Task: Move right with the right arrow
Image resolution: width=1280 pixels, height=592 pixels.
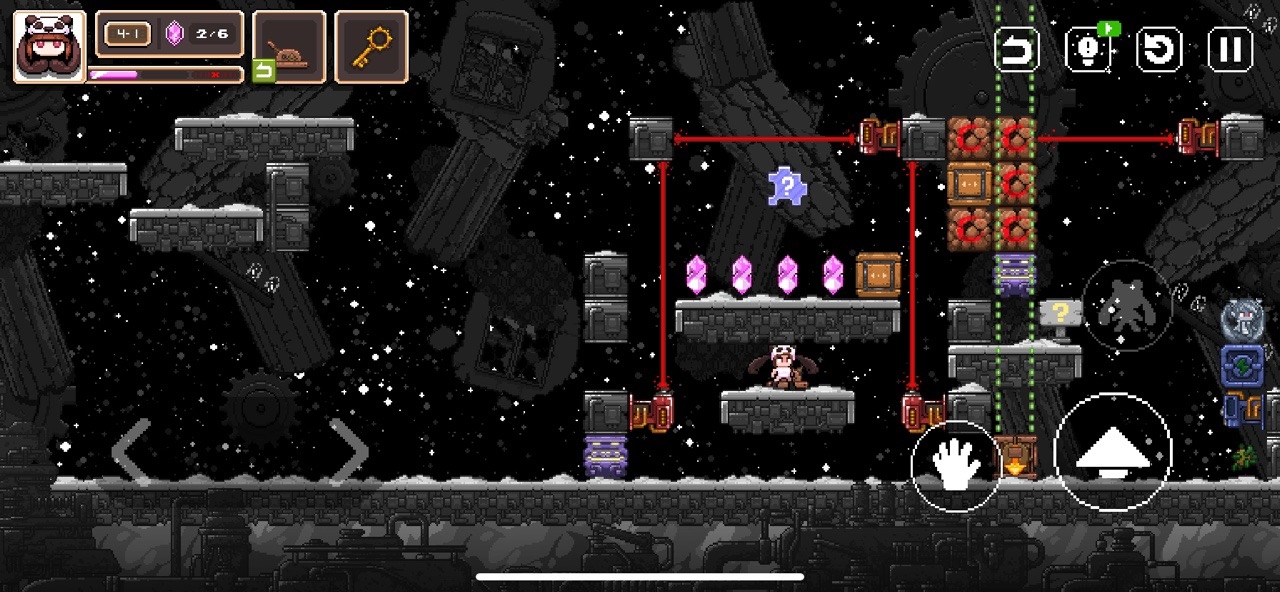Action: 349,451
